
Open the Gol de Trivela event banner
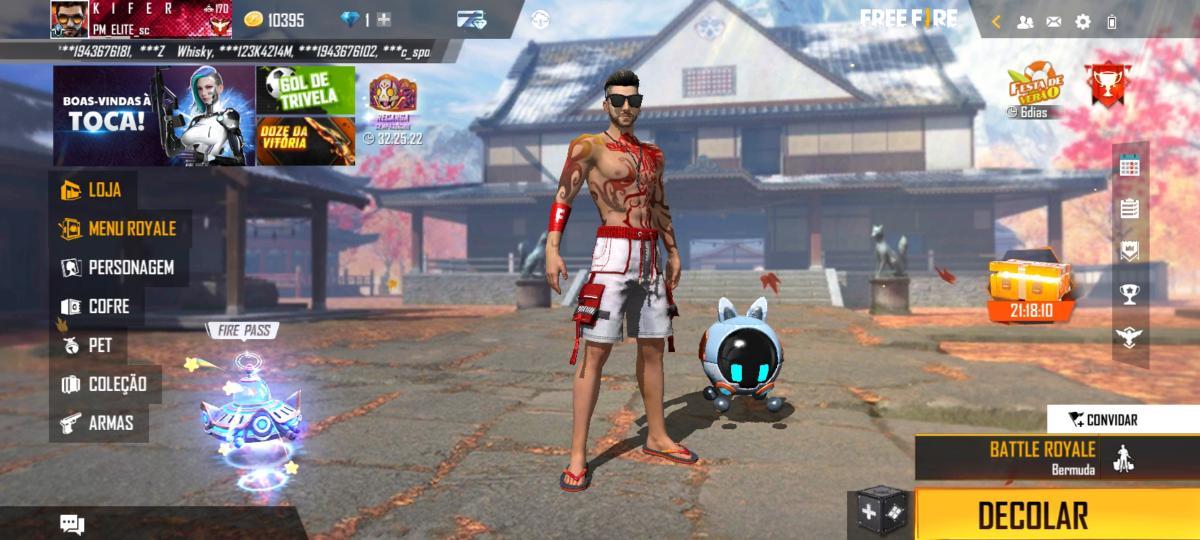click(305, 91)
